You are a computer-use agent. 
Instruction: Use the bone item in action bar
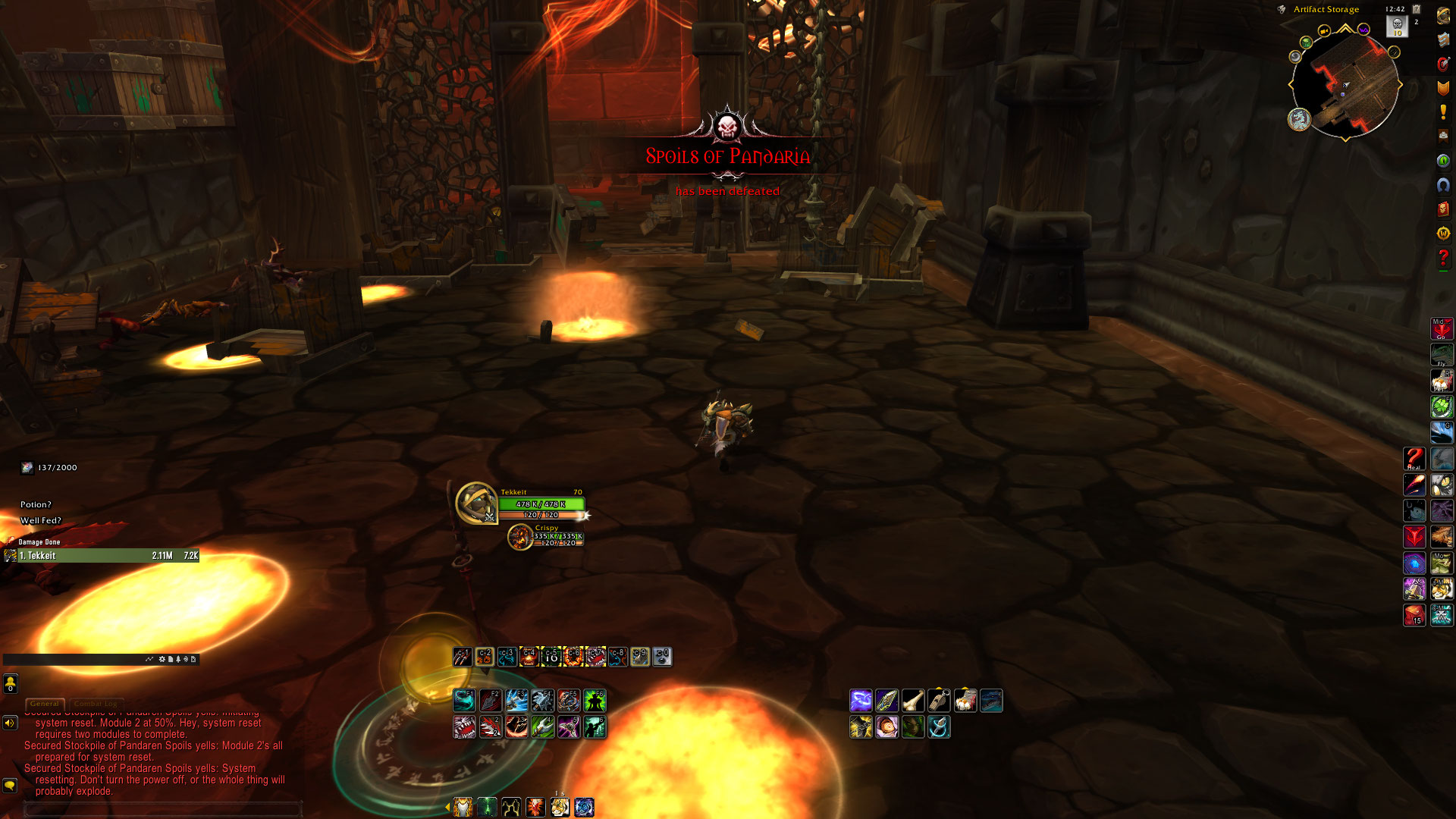pos(913,701)
